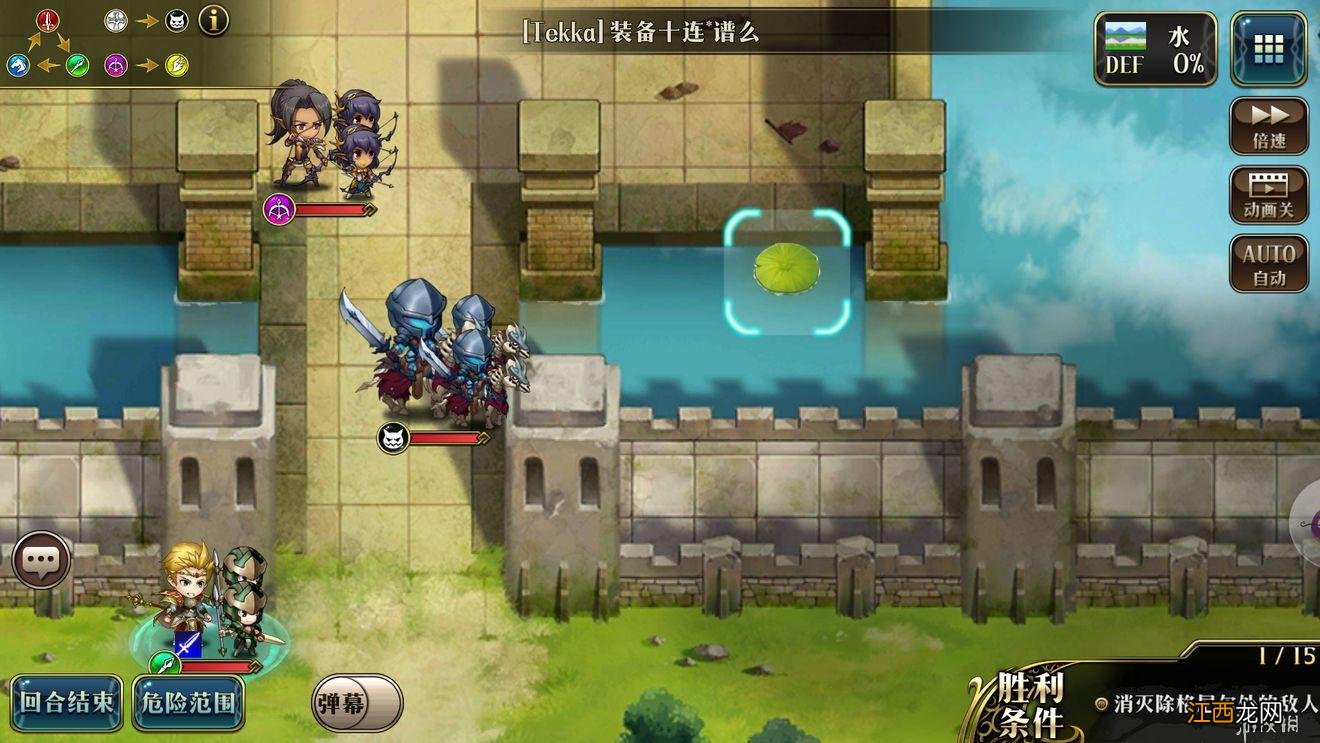Open the weapon triangle info with the 'i' icon
The width and height of the screenshot is (1320, 743).
click(212, 20)
